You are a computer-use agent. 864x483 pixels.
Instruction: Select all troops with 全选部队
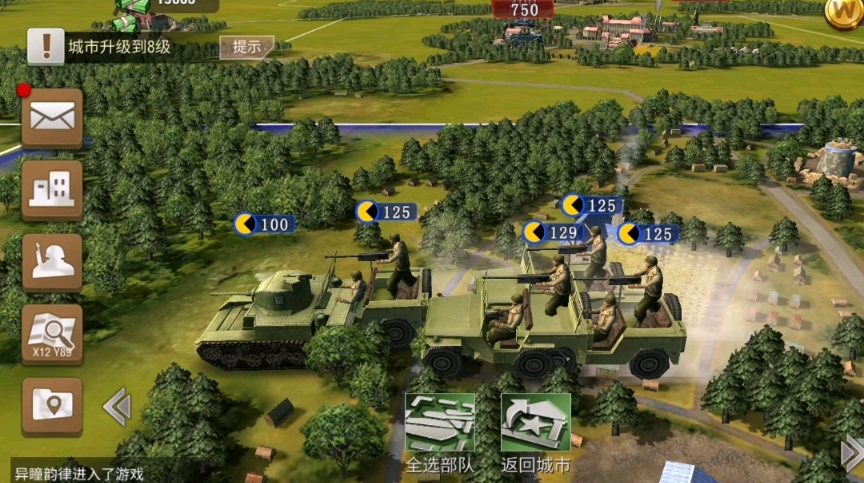(438, 432)
